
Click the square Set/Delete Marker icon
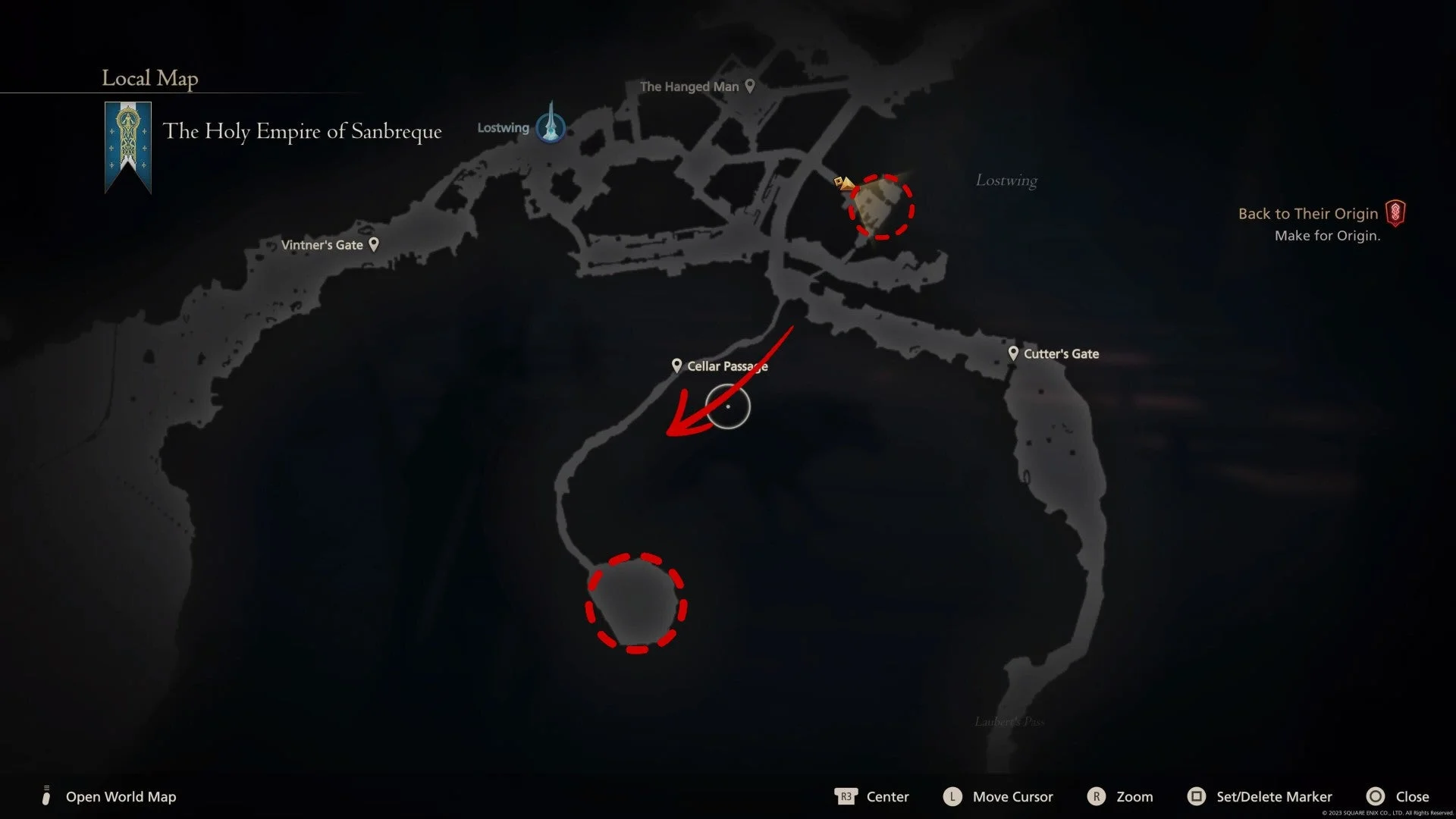tap(1197, 796)
